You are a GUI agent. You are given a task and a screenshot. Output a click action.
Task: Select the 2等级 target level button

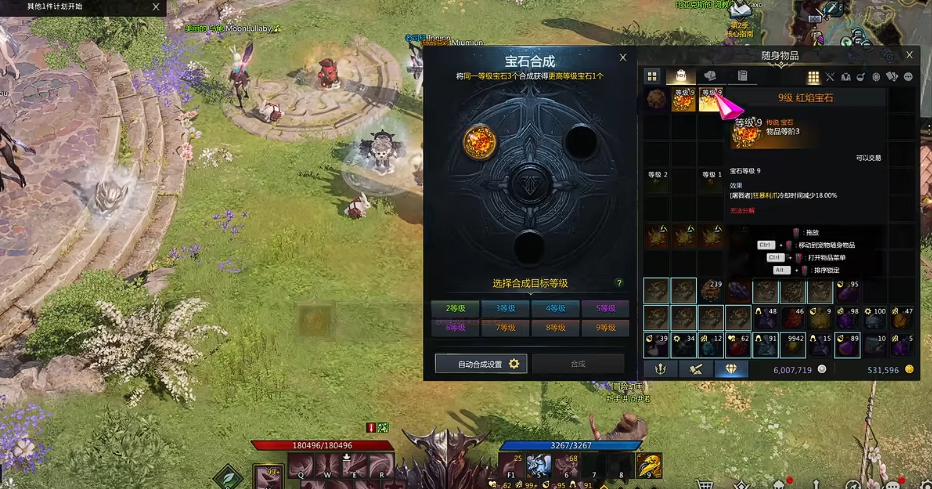[455, 308]
